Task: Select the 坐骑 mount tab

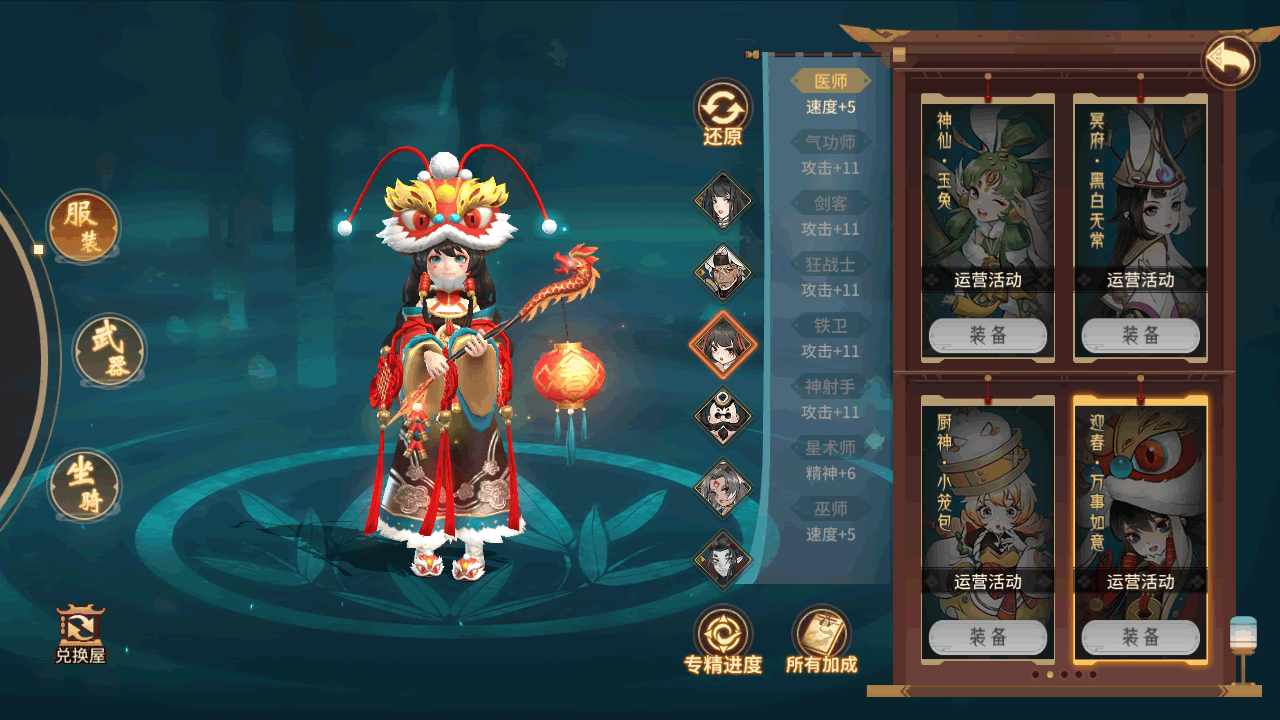Action: pyautogui.click(x=85, y=485)
